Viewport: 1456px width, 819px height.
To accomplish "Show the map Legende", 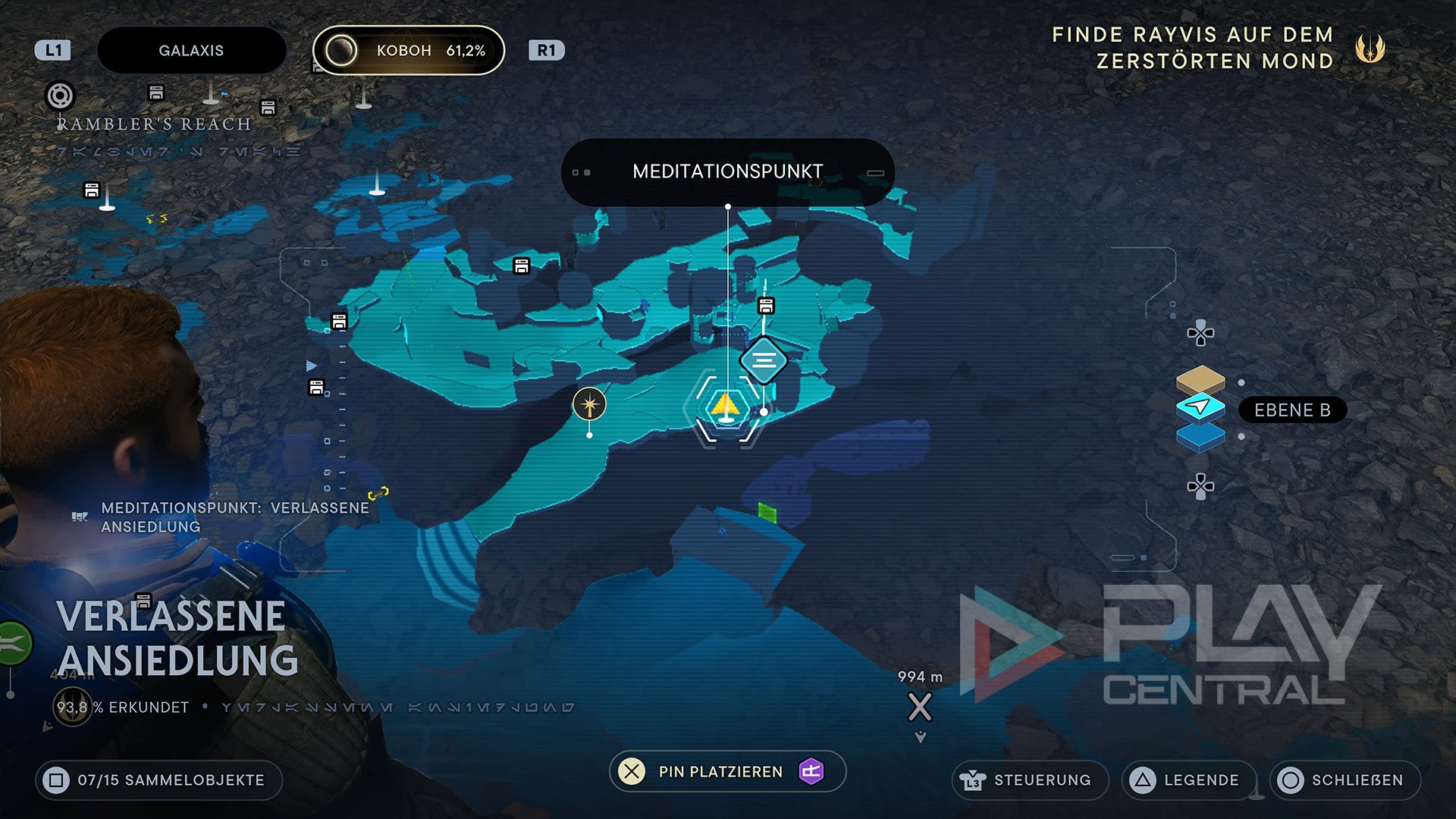I will tap(1188, 780).
